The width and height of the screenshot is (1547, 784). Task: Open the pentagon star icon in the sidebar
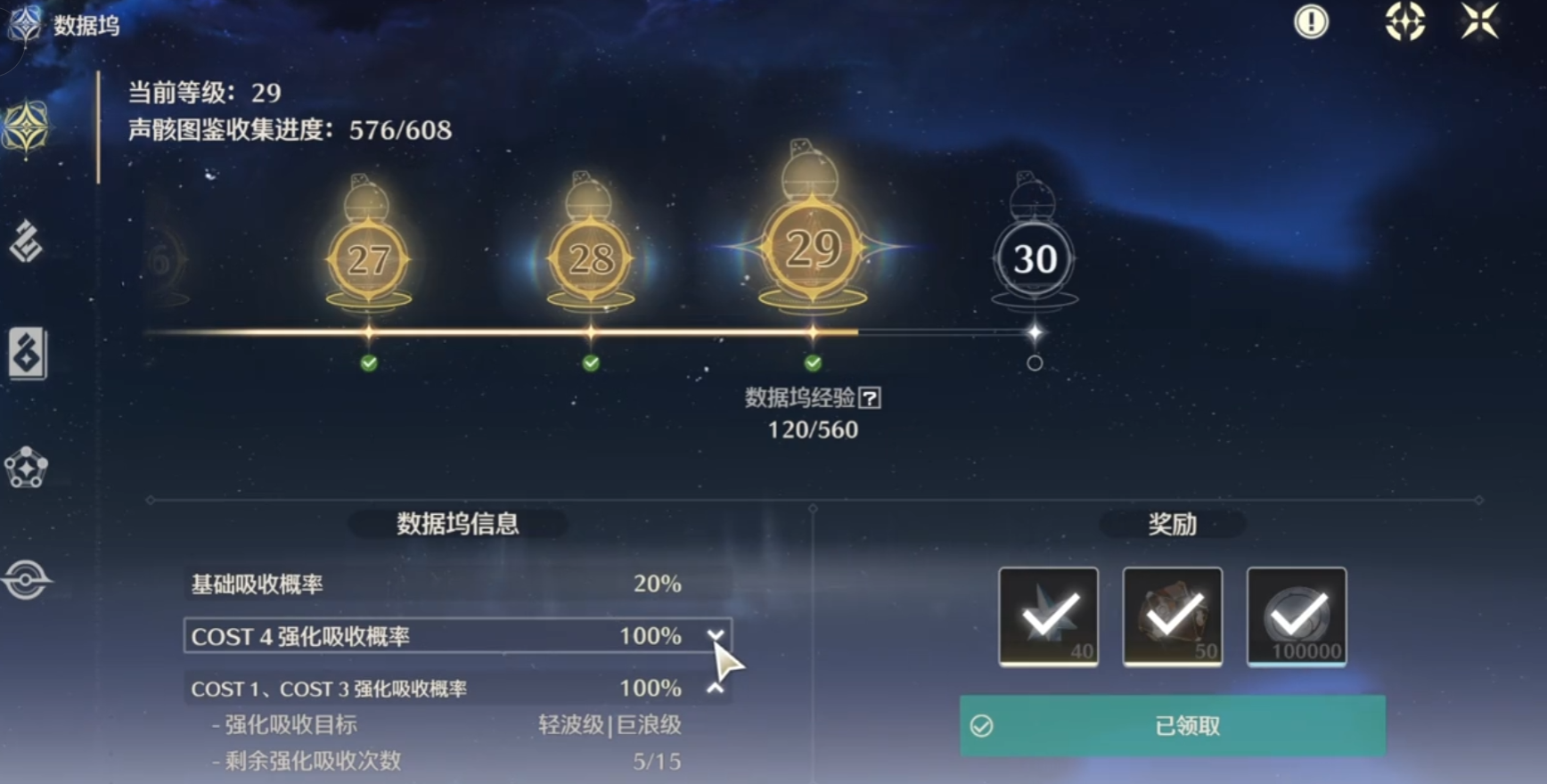[27, 468]
